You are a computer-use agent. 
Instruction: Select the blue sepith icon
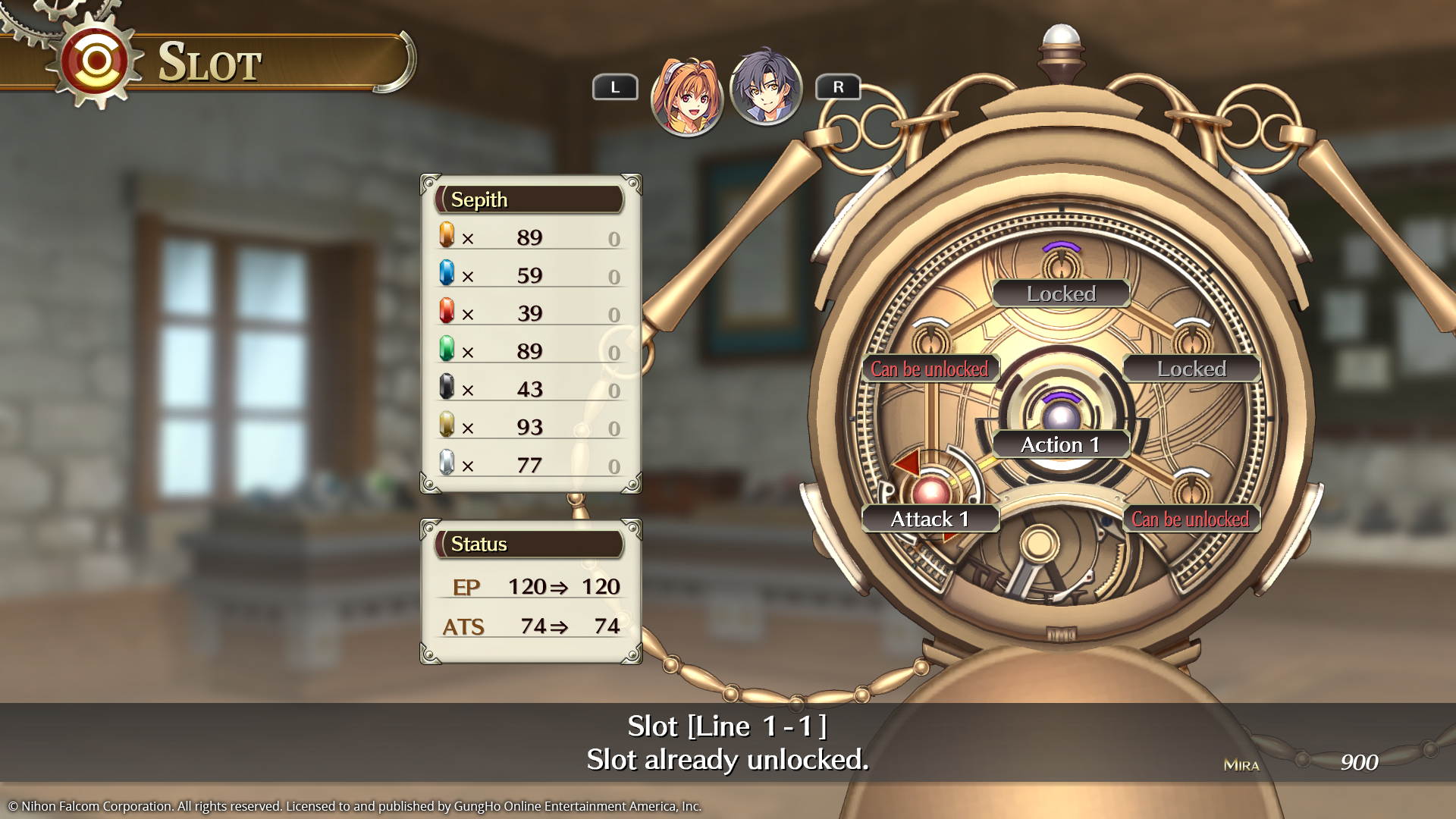pos(446,275)
